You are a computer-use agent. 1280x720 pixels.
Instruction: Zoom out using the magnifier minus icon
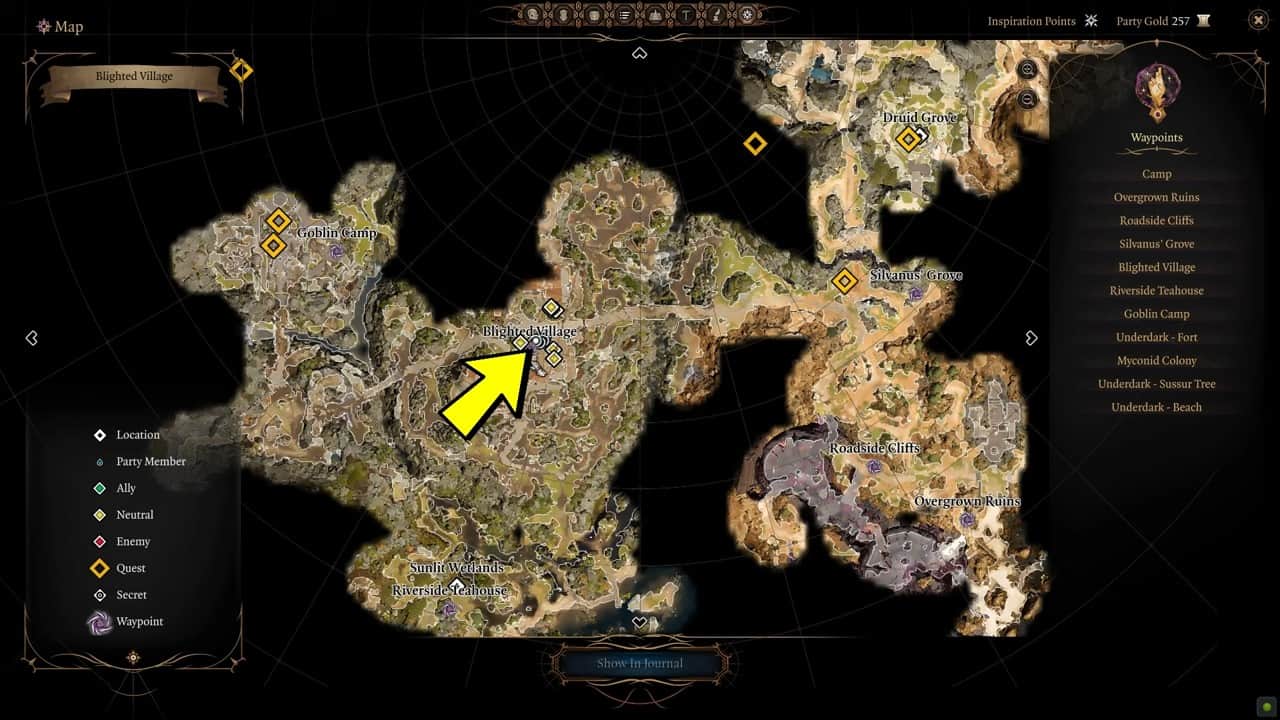[1027, 98]
